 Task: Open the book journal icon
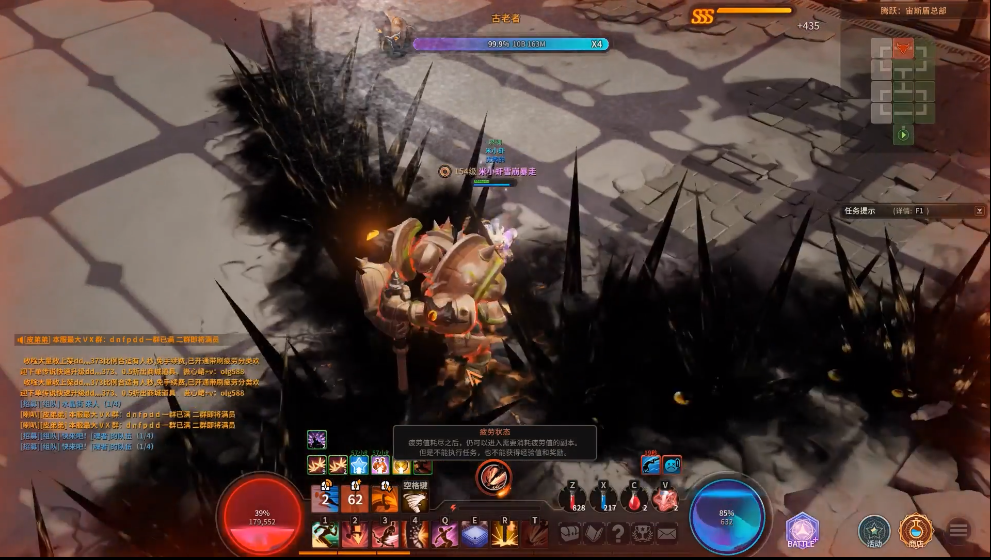(x=594, y=533)
